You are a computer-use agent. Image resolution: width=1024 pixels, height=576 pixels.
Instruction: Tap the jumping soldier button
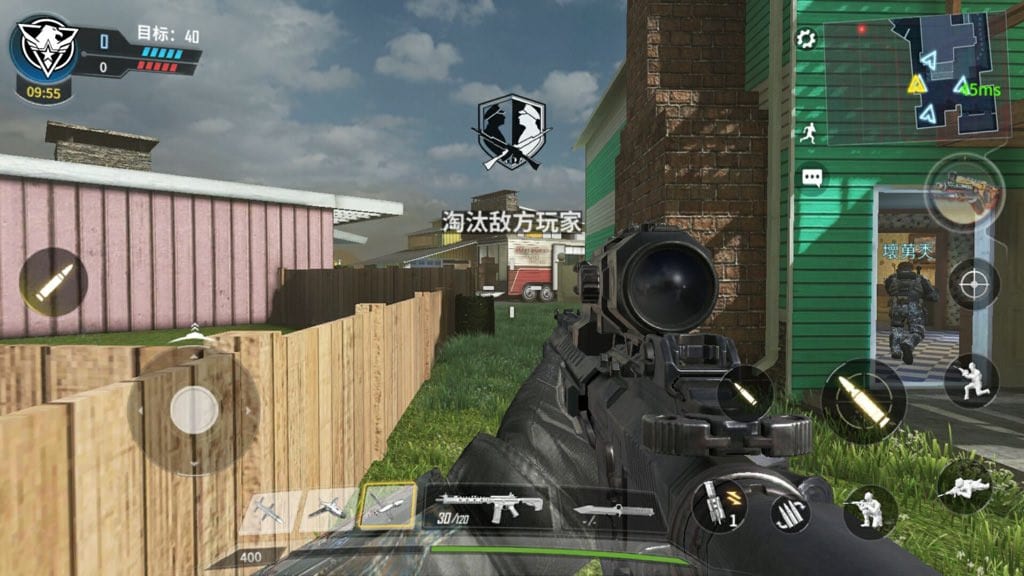(970, 380)
